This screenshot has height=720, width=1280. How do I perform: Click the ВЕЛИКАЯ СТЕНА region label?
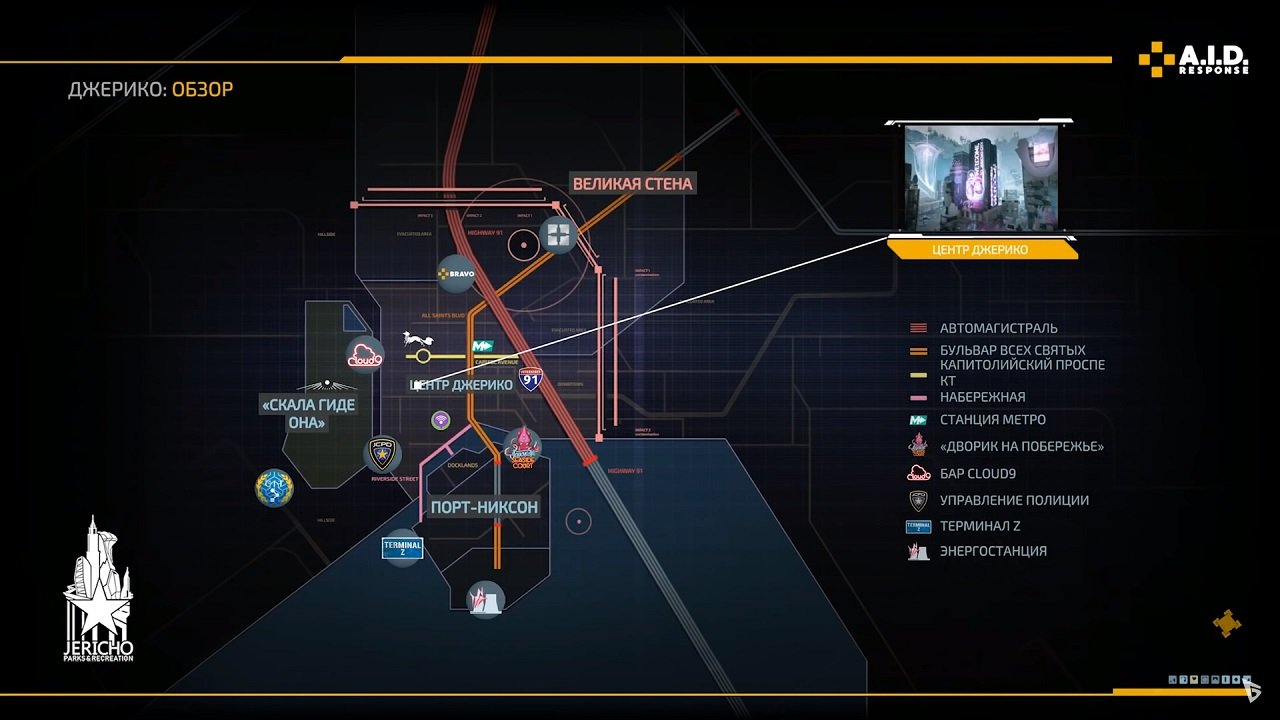(633, 183)
